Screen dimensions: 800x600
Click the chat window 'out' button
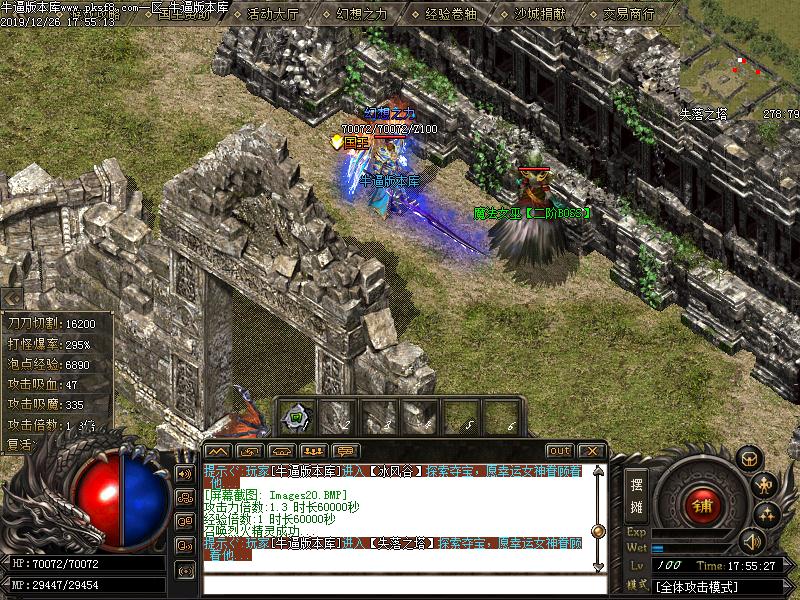pos(559,451)
